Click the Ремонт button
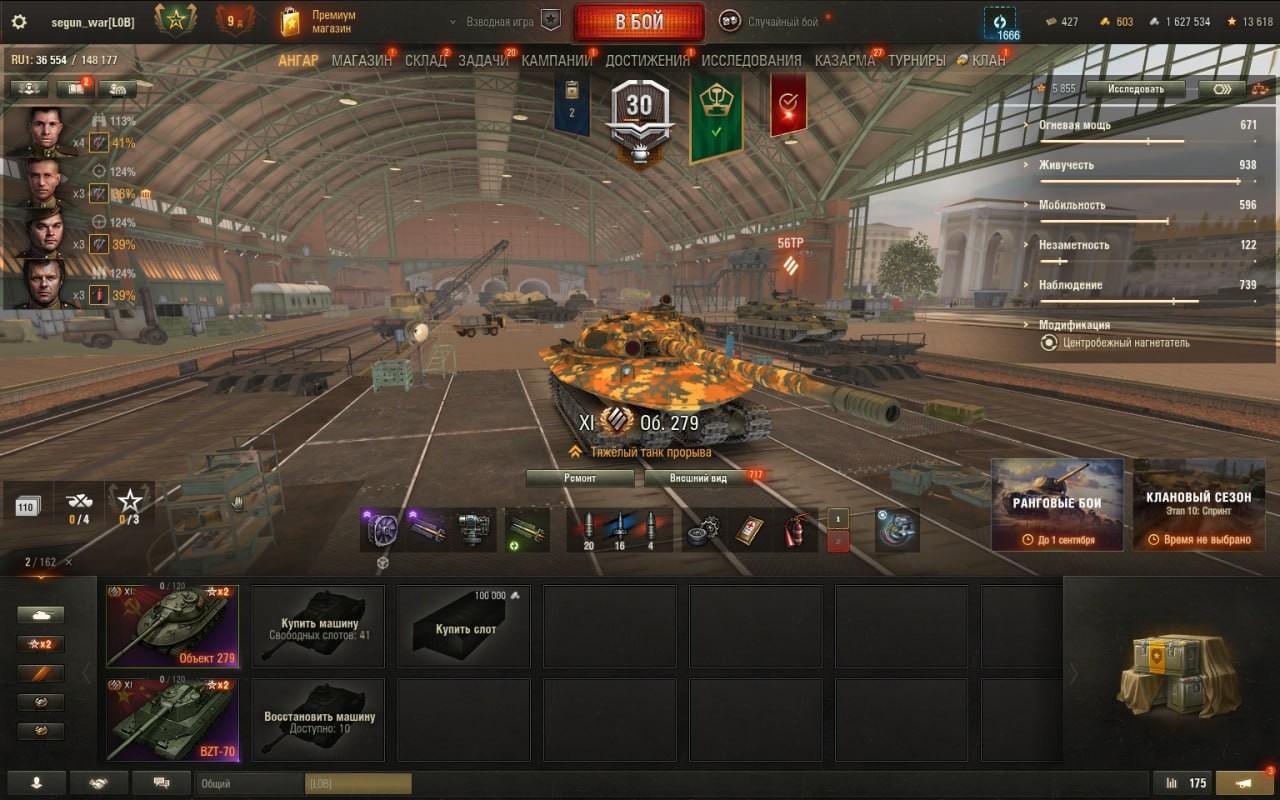The height and width of the screenshot is (800, 1280). 580,478
